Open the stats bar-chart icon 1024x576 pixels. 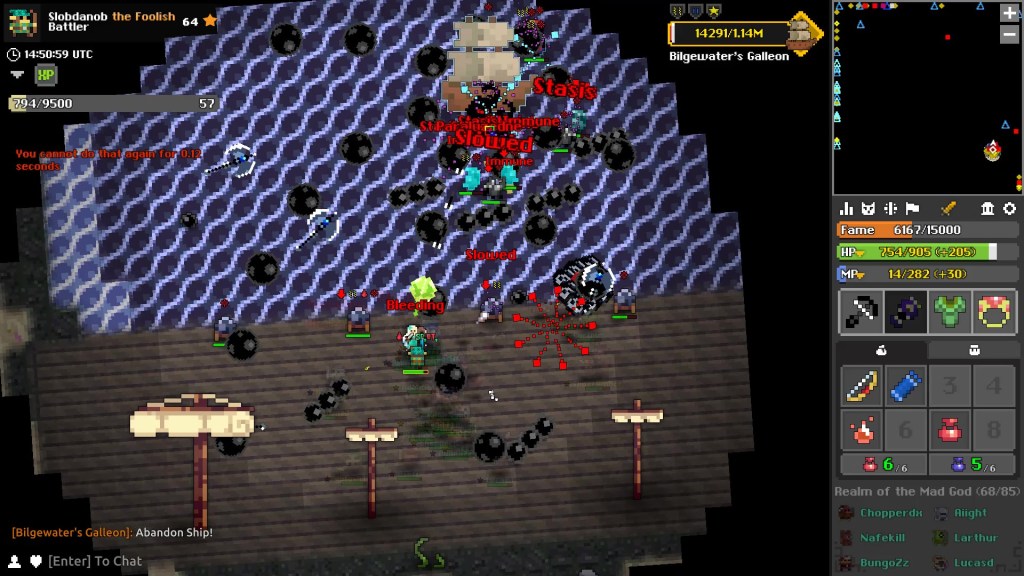point(847,208)
